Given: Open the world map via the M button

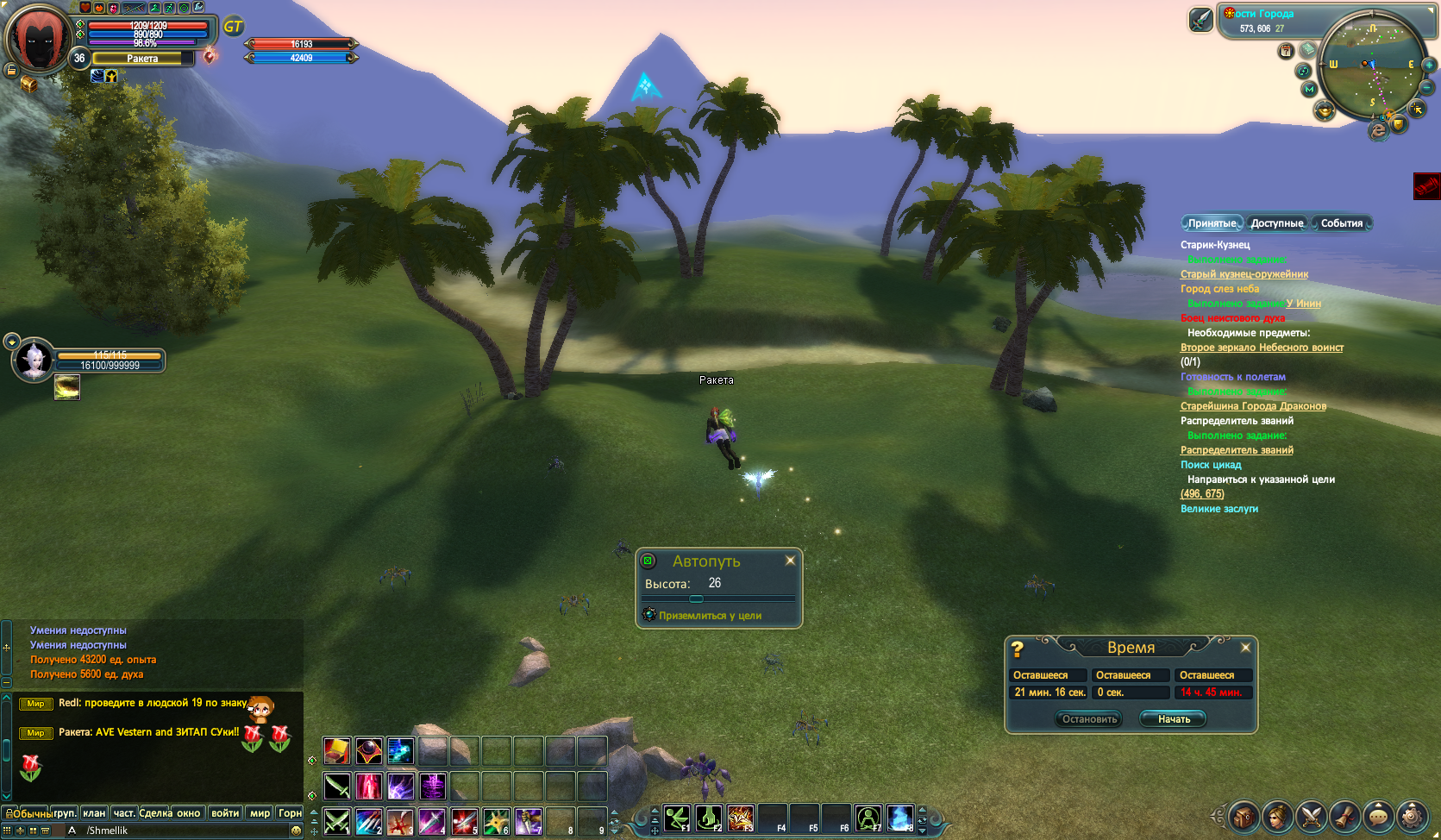Looking at the screenshot, I should (x=1309, y=89).
